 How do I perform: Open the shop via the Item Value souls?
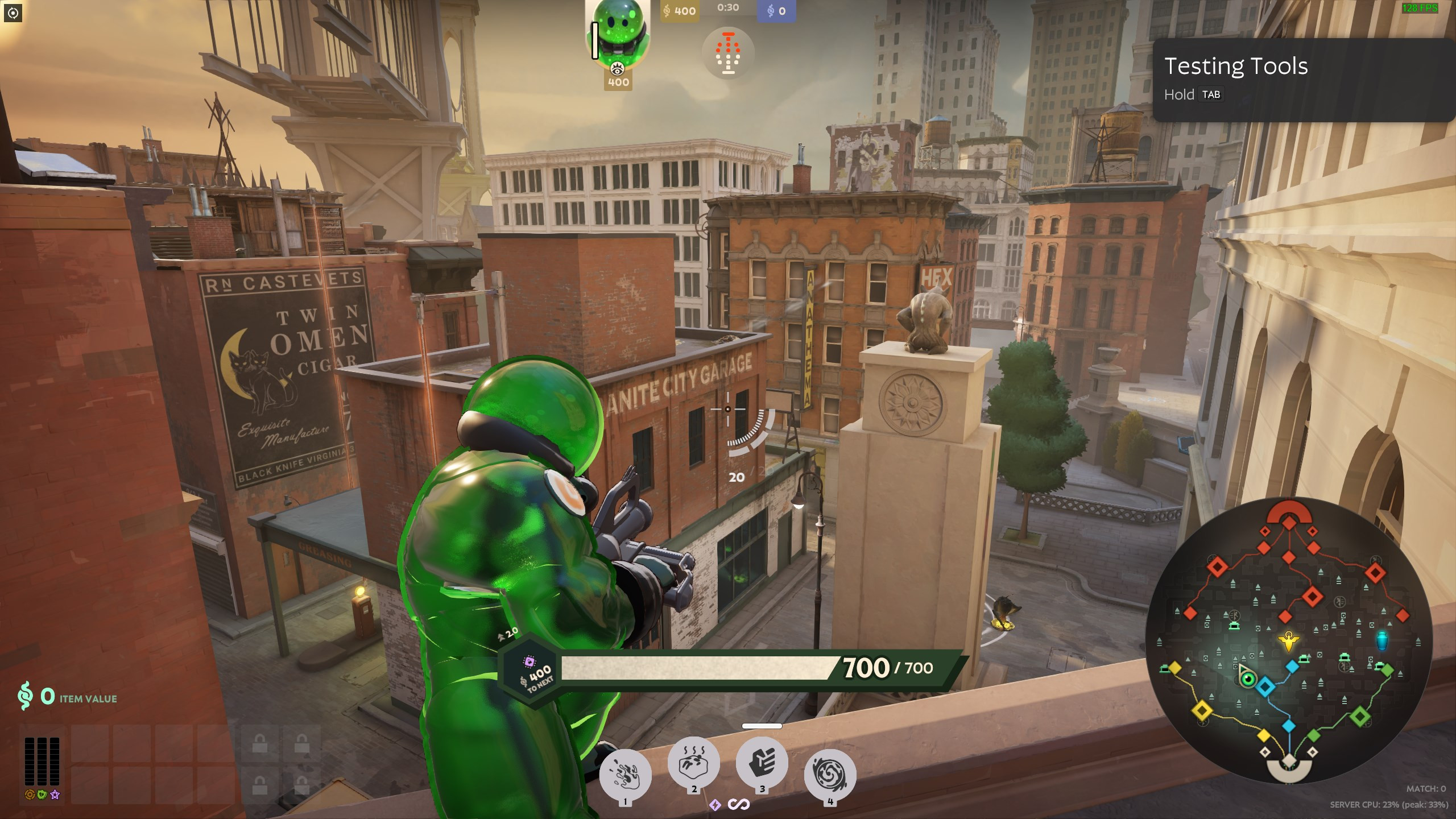pyautogui.click(x=67, y=697)
